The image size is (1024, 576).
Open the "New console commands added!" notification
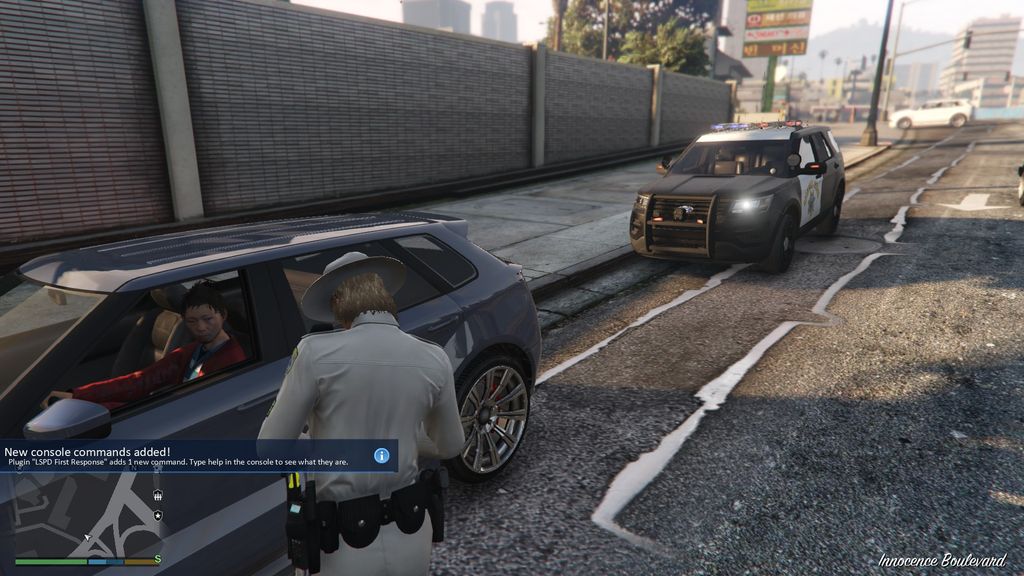point(190,456)
